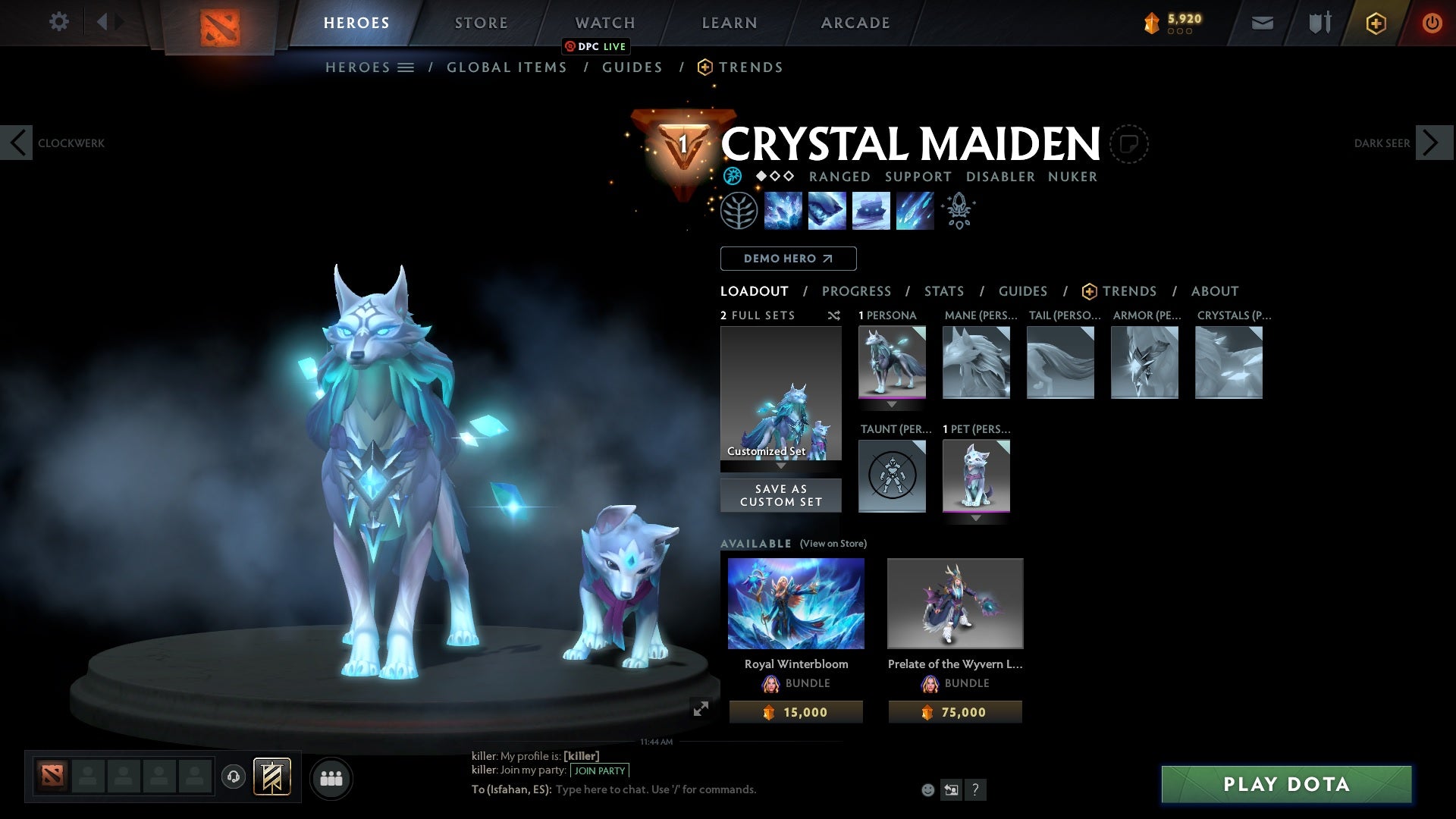Image resolution: width=1456 pixels, height=819 pixels.
Task: Click the DEMO HERO button
Action: (788, 259)
